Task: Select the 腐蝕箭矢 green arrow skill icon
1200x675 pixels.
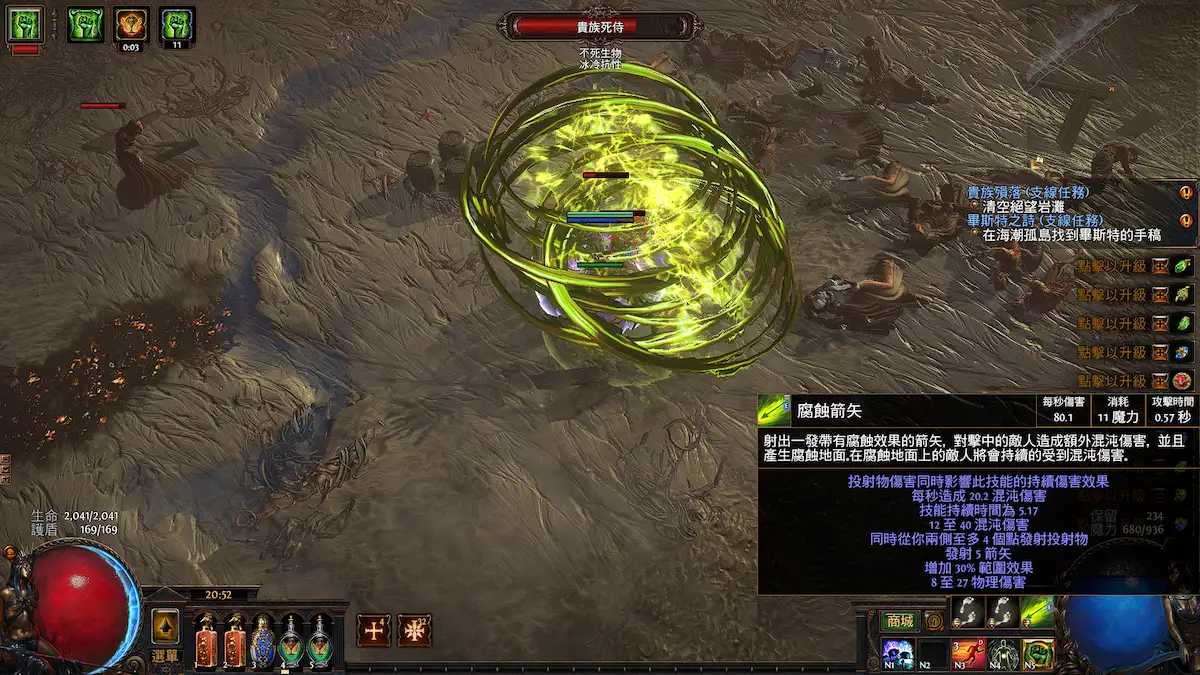Action: pyautogui.click(x=1037, y=612)
